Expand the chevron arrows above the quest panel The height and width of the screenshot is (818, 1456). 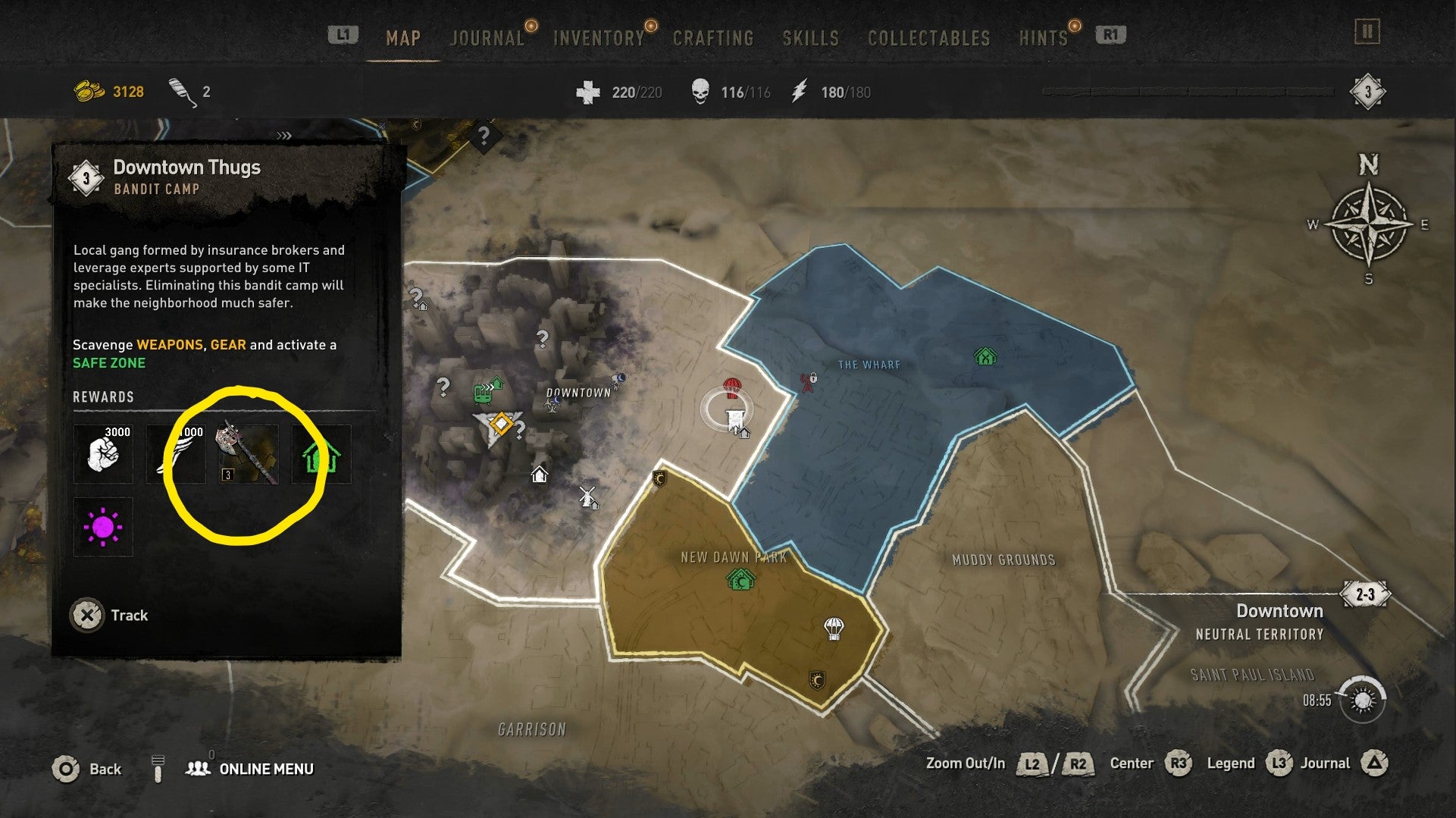pos(283,135)
